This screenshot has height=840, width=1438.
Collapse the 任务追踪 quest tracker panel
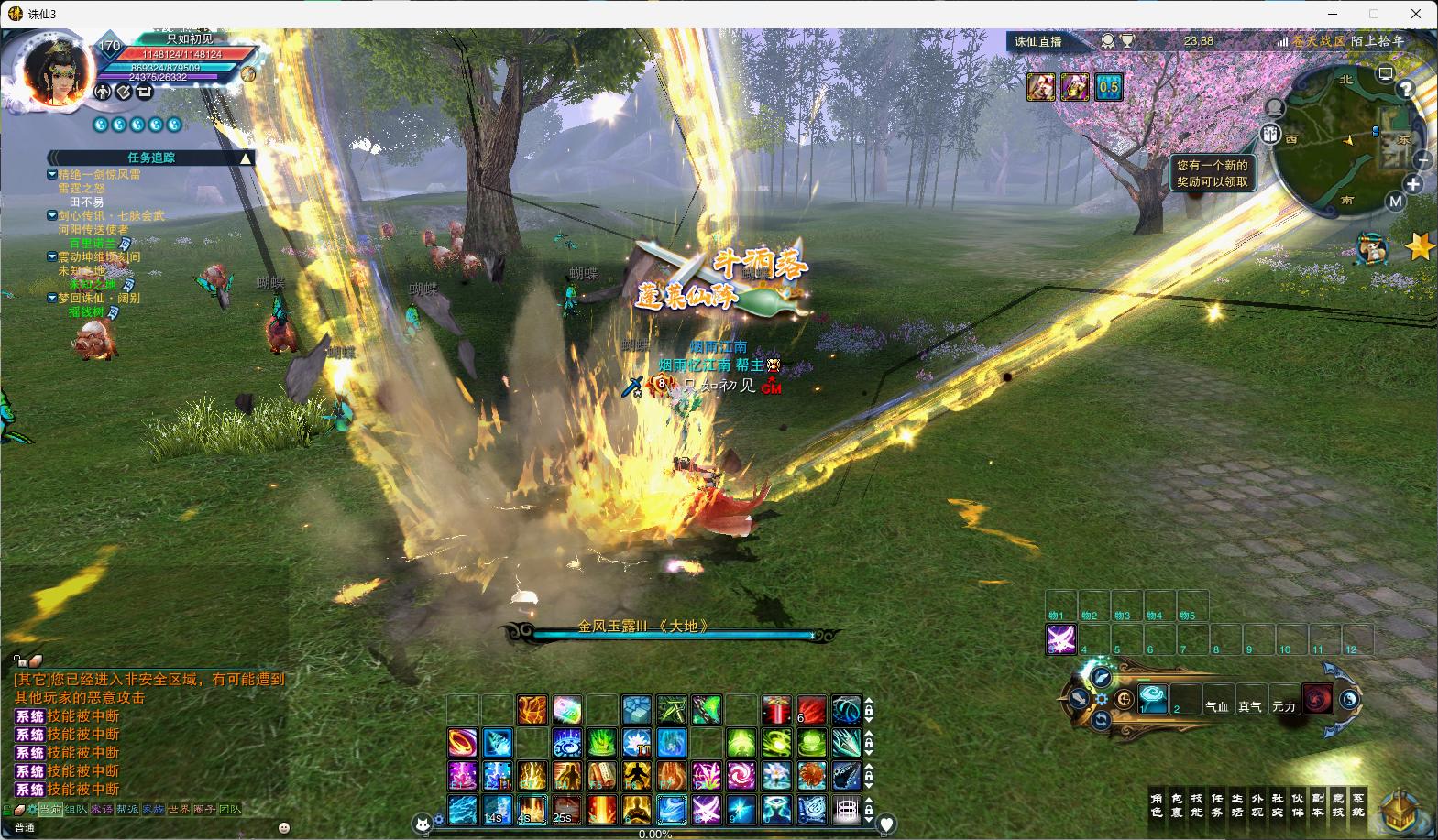click(x=246, y=158)
